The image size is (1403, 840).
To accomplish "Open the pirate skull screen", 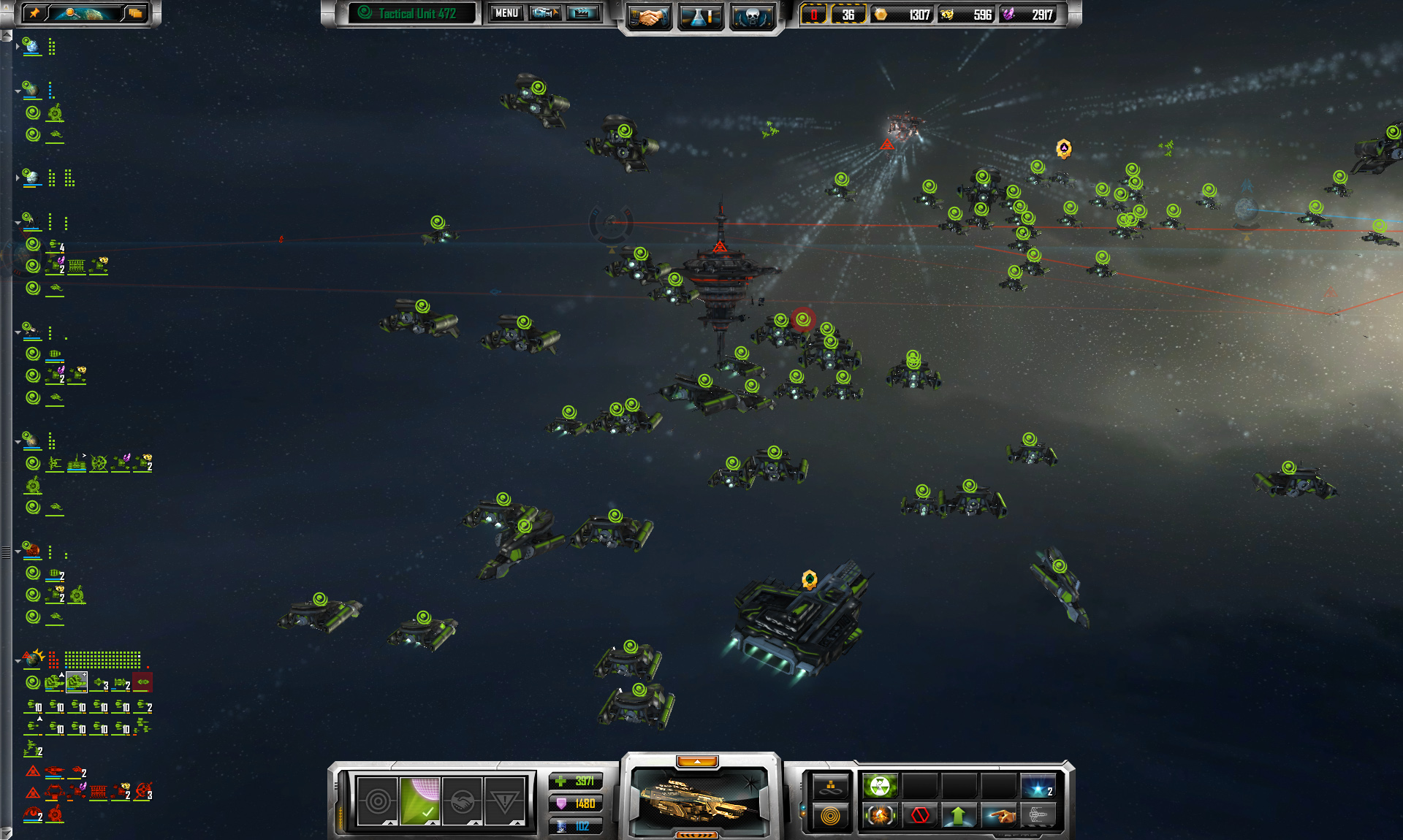I will point(752,16).
